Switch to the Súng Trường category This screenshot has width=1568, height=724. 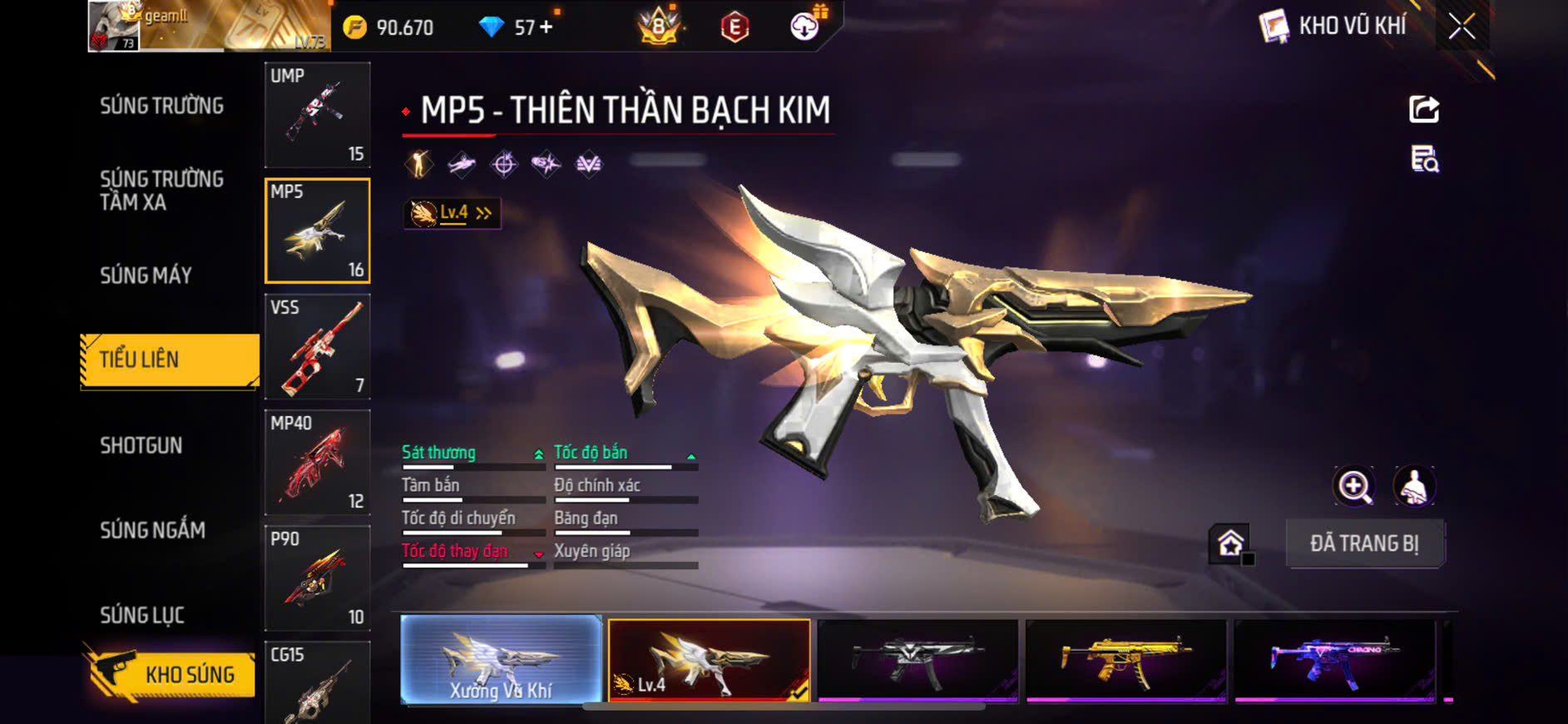(162, 106)
